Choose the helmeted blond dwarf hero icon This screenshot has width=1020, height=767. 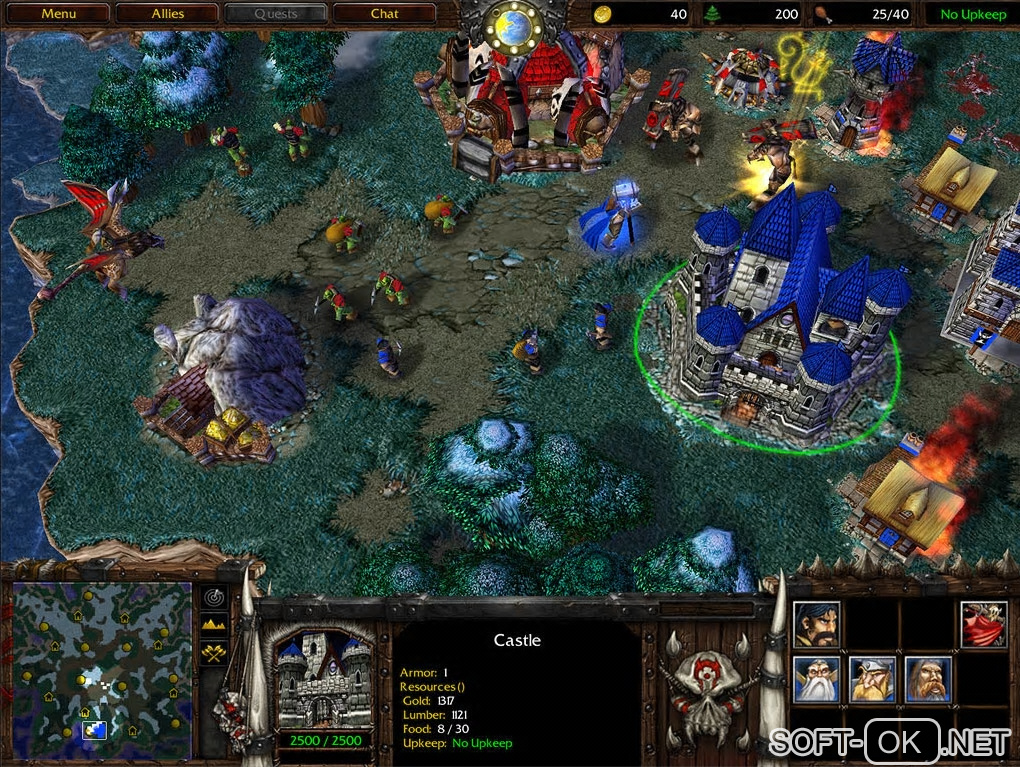872,679
